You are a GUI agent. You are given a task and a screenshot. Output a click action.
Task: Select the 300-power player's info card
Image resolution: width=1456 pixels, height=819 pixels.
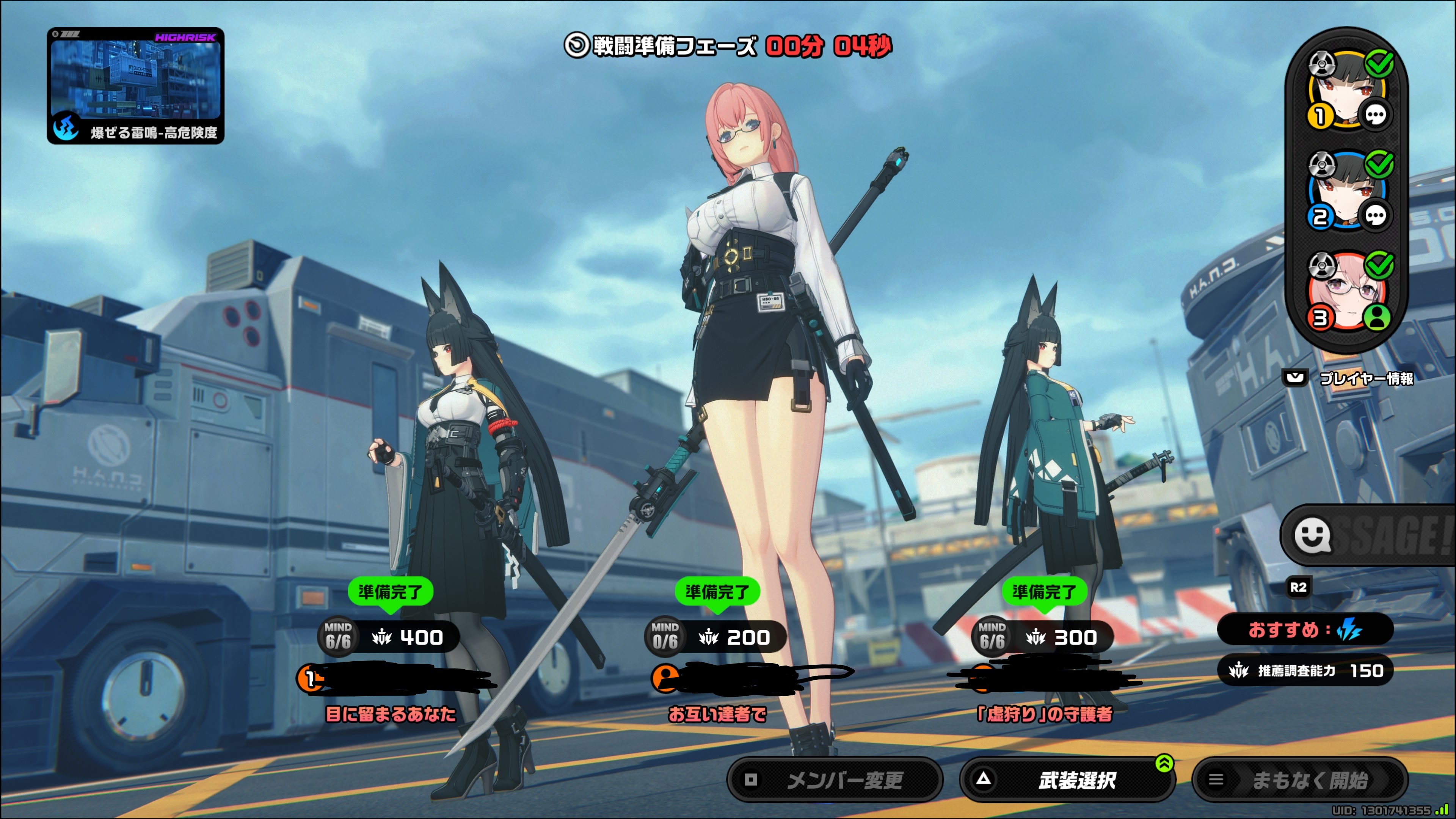1043,637
